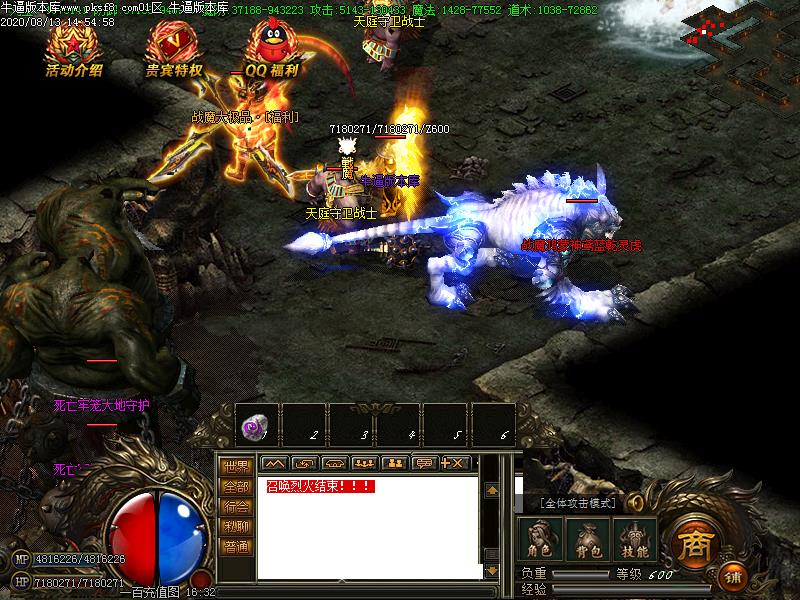The height and width of the screenshot is (600, 800).
Task: Toggle the 全体攻击模式 attack mode label
Action: tap(578, 503)
